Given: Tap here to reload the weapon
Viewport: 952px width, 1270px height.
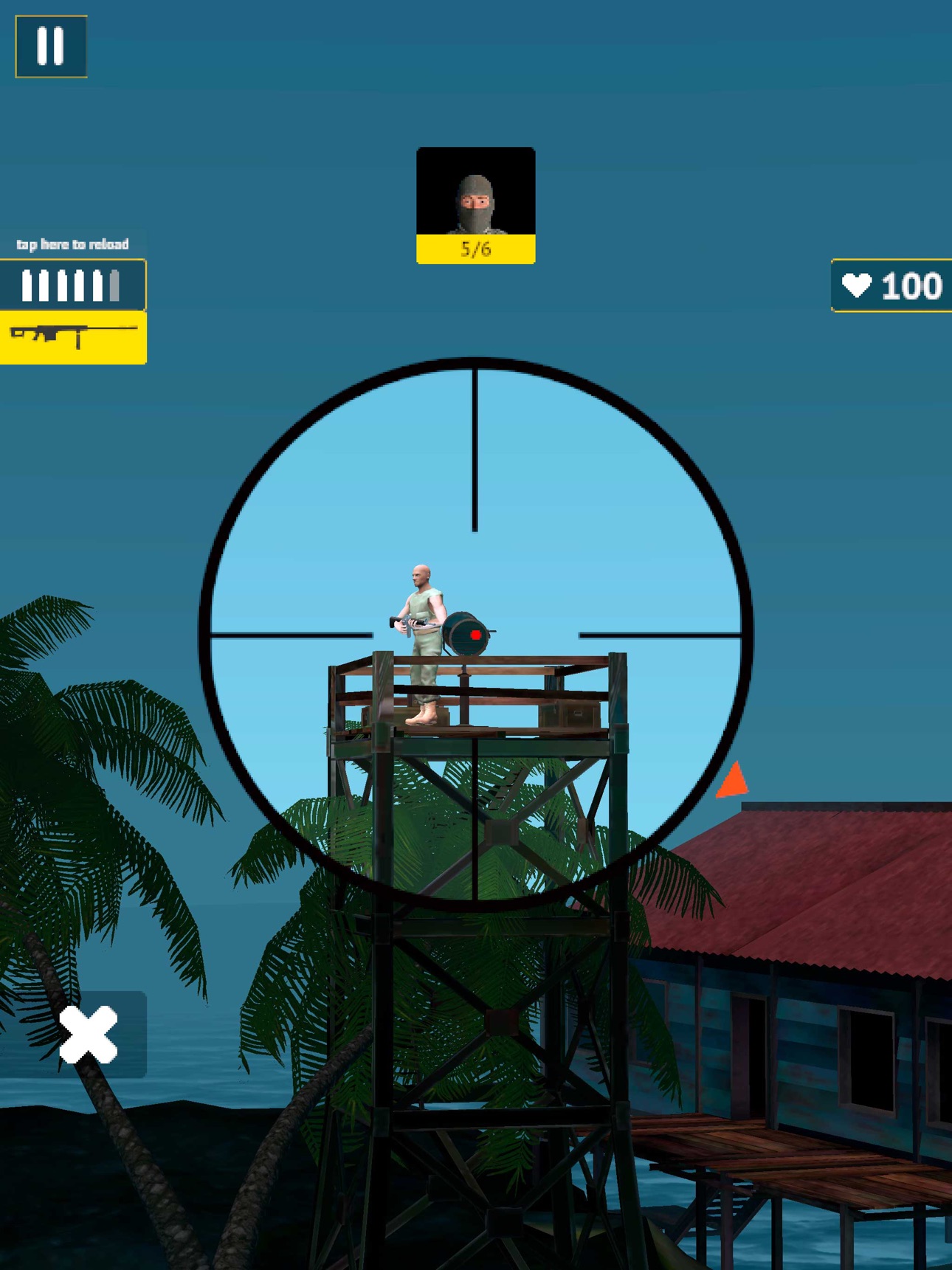Looking at the screenshot, I should click(74, 244).
